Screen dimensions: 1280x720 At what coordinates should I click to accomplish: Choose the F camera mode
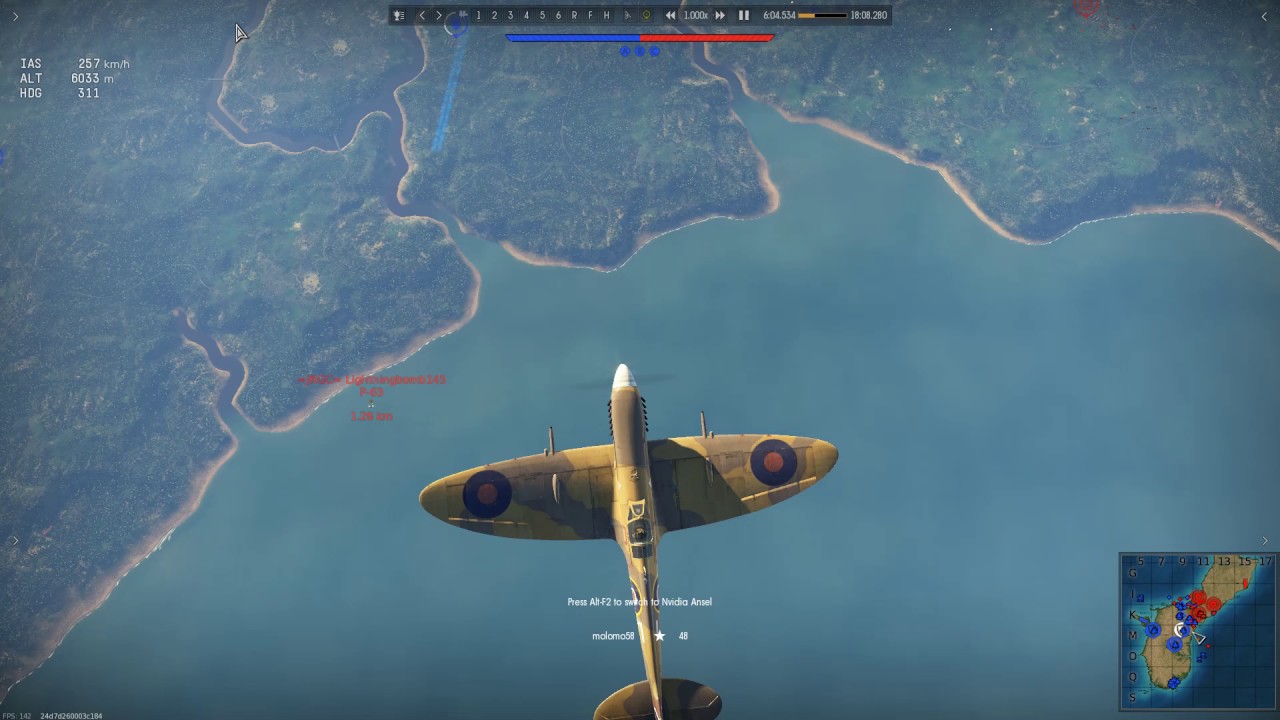[590, 15]
